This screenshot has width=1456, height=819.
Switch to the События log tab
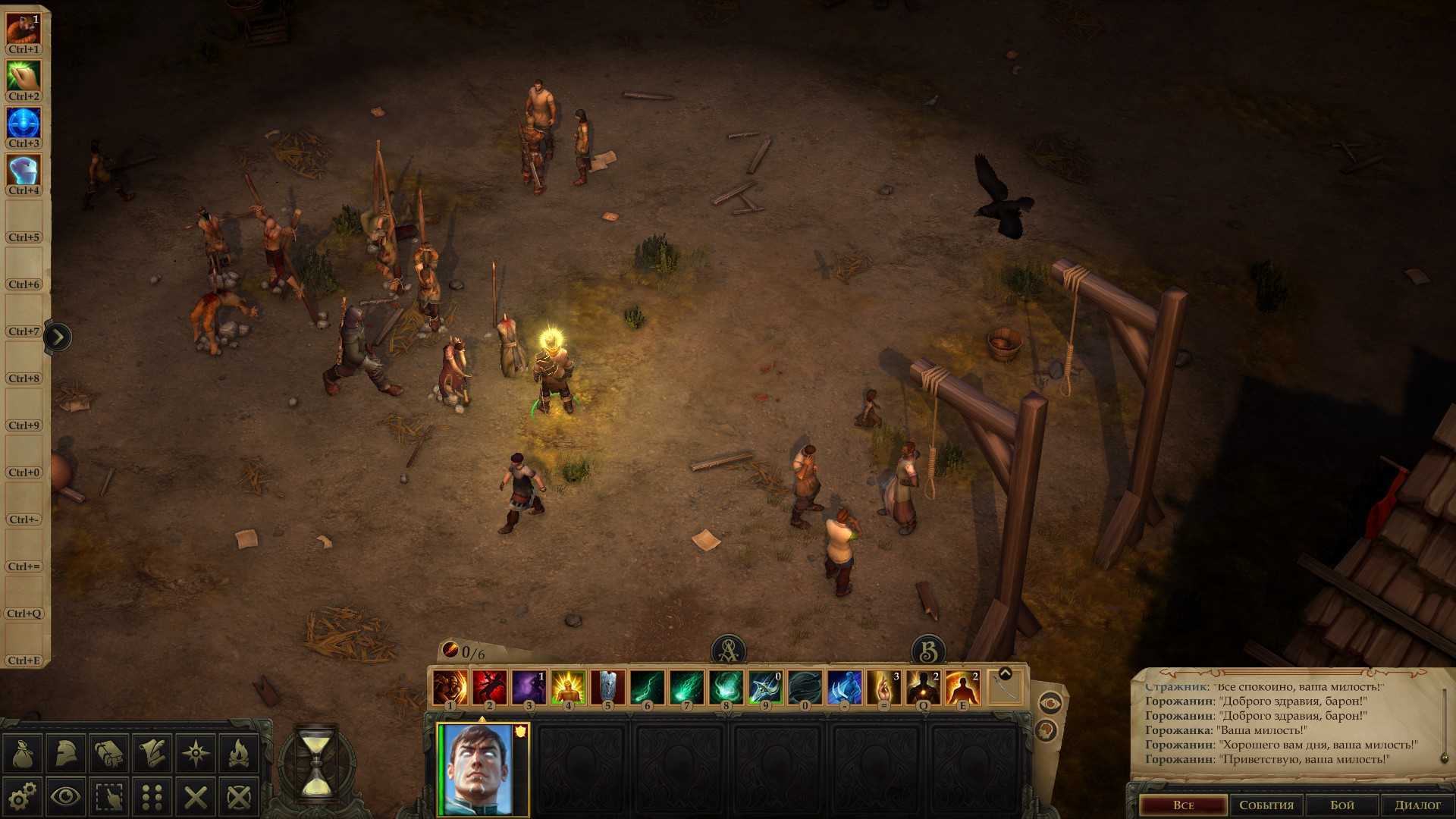[1266, 805]
